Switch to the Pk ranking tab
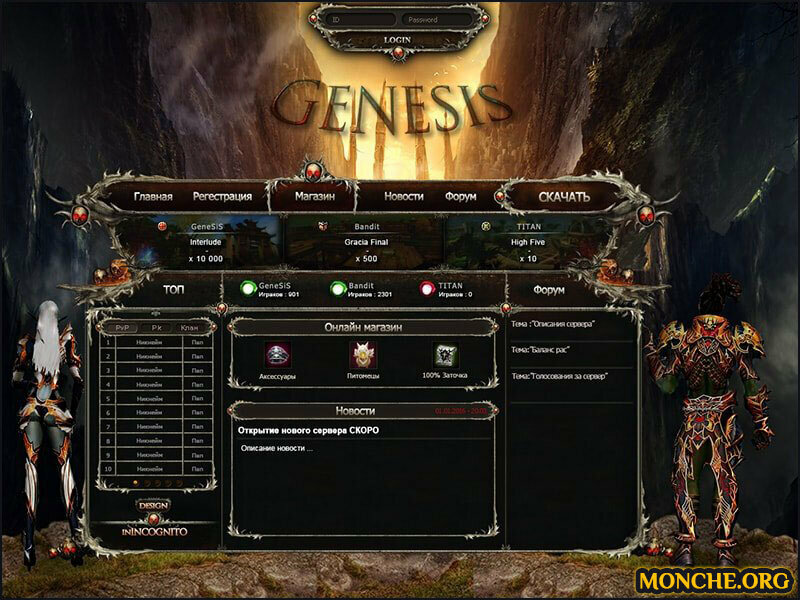 (155, 327)
